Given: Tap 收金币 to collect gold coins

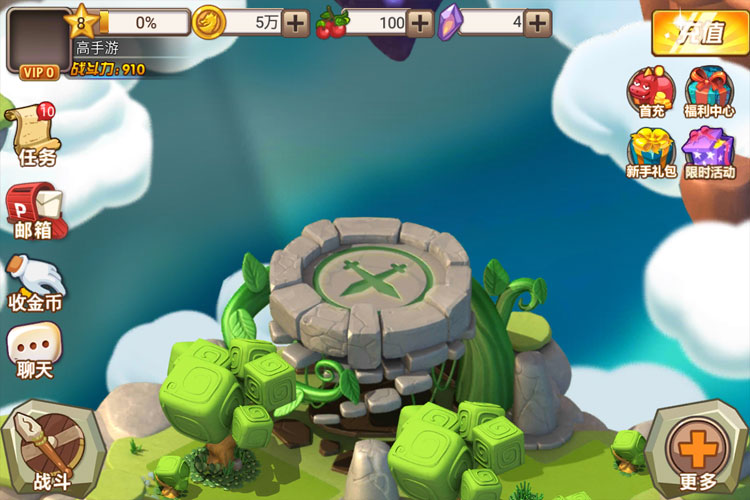Looking at the screenshot, I should (x=33, y=283).
